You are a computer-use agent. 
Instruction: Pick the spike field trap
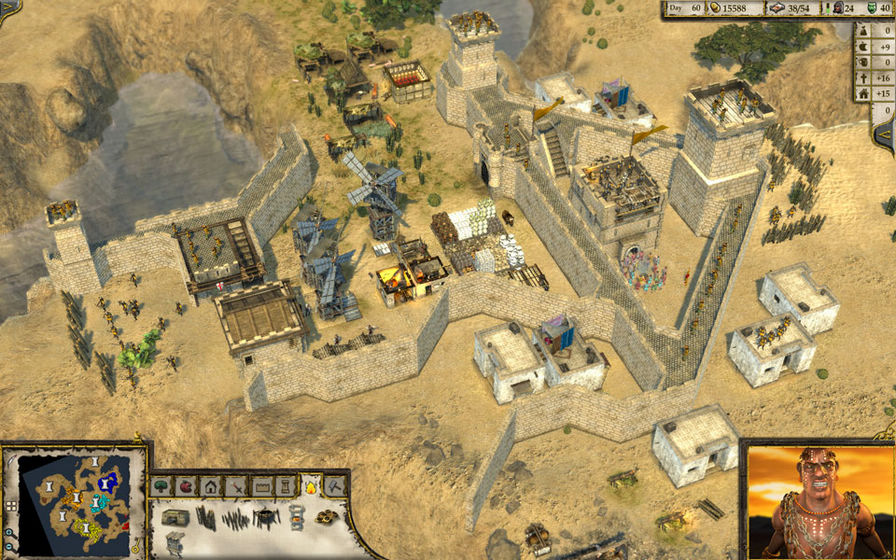point(236,518)
